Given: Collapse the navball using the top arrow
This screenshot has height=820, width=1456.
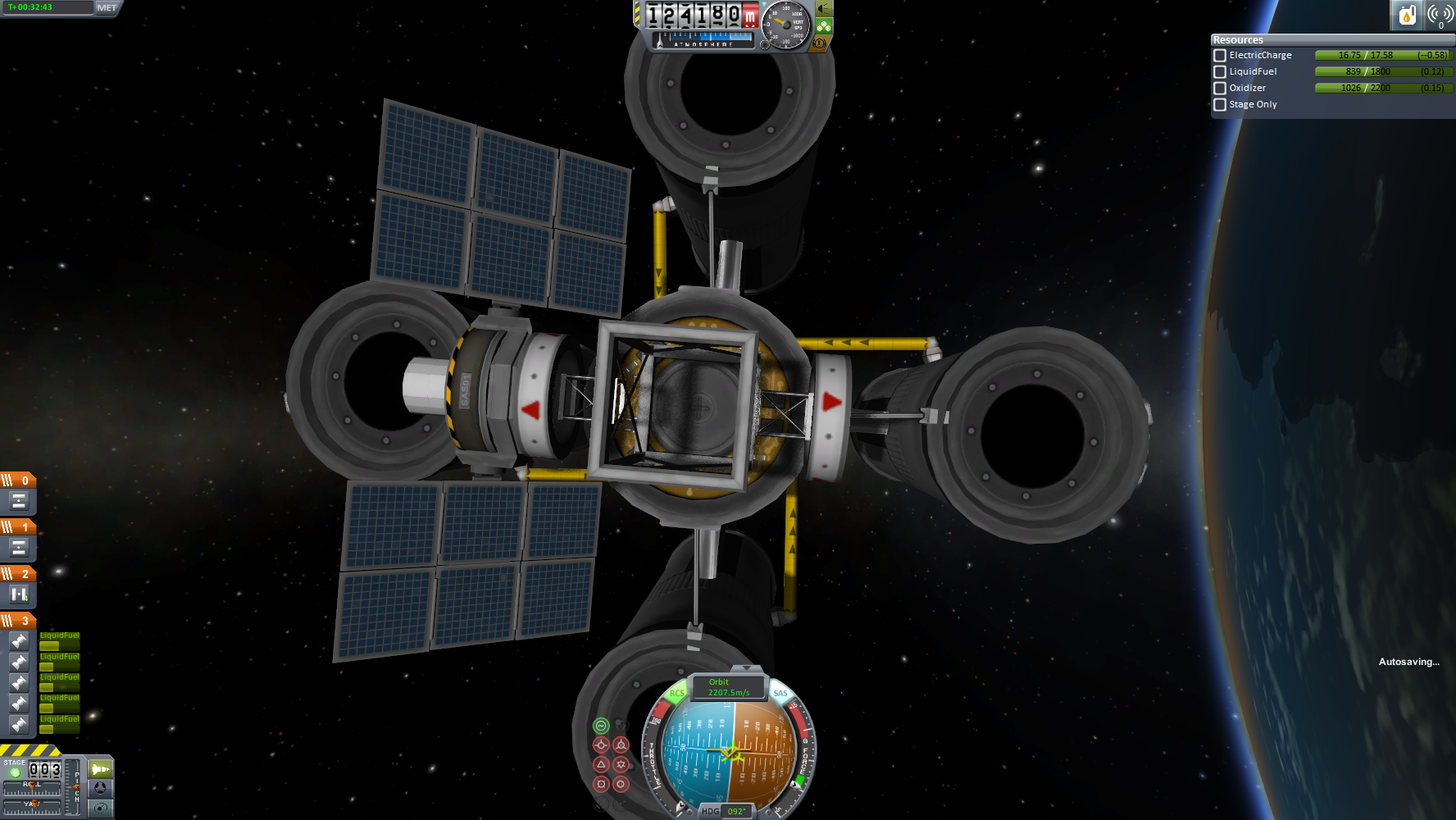Looking at the screenshot, I should click(745, 670).
